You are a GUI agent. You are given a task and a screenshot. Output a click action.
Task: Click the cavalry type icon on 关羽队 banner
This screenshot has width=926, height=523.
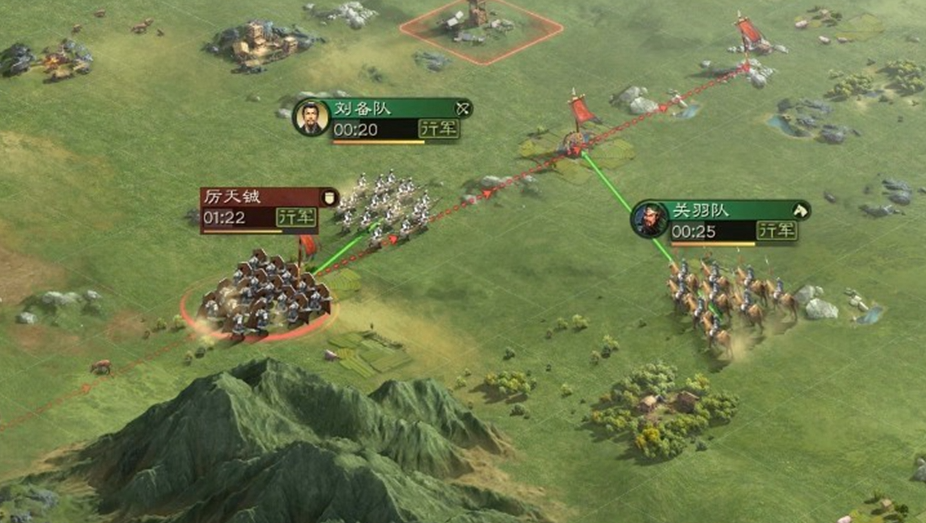[799, 210]
